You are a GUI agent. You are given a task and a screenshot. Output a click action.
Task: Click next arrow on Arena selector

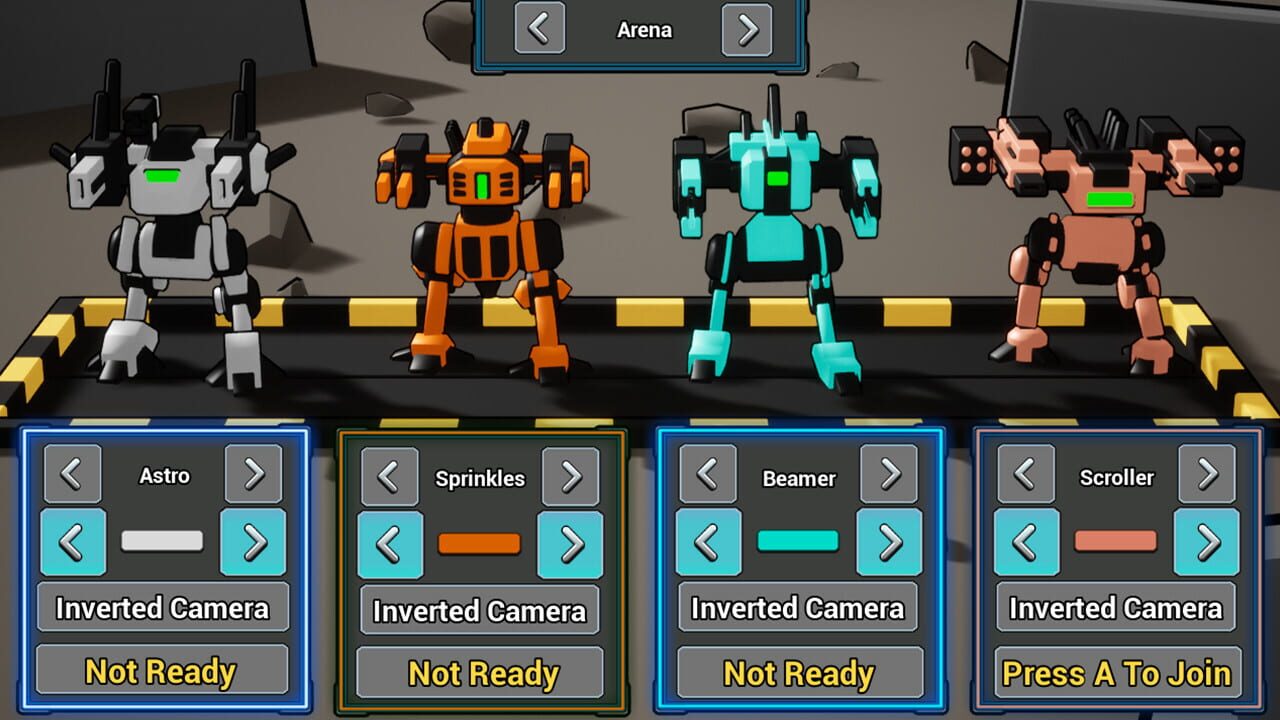747,29
